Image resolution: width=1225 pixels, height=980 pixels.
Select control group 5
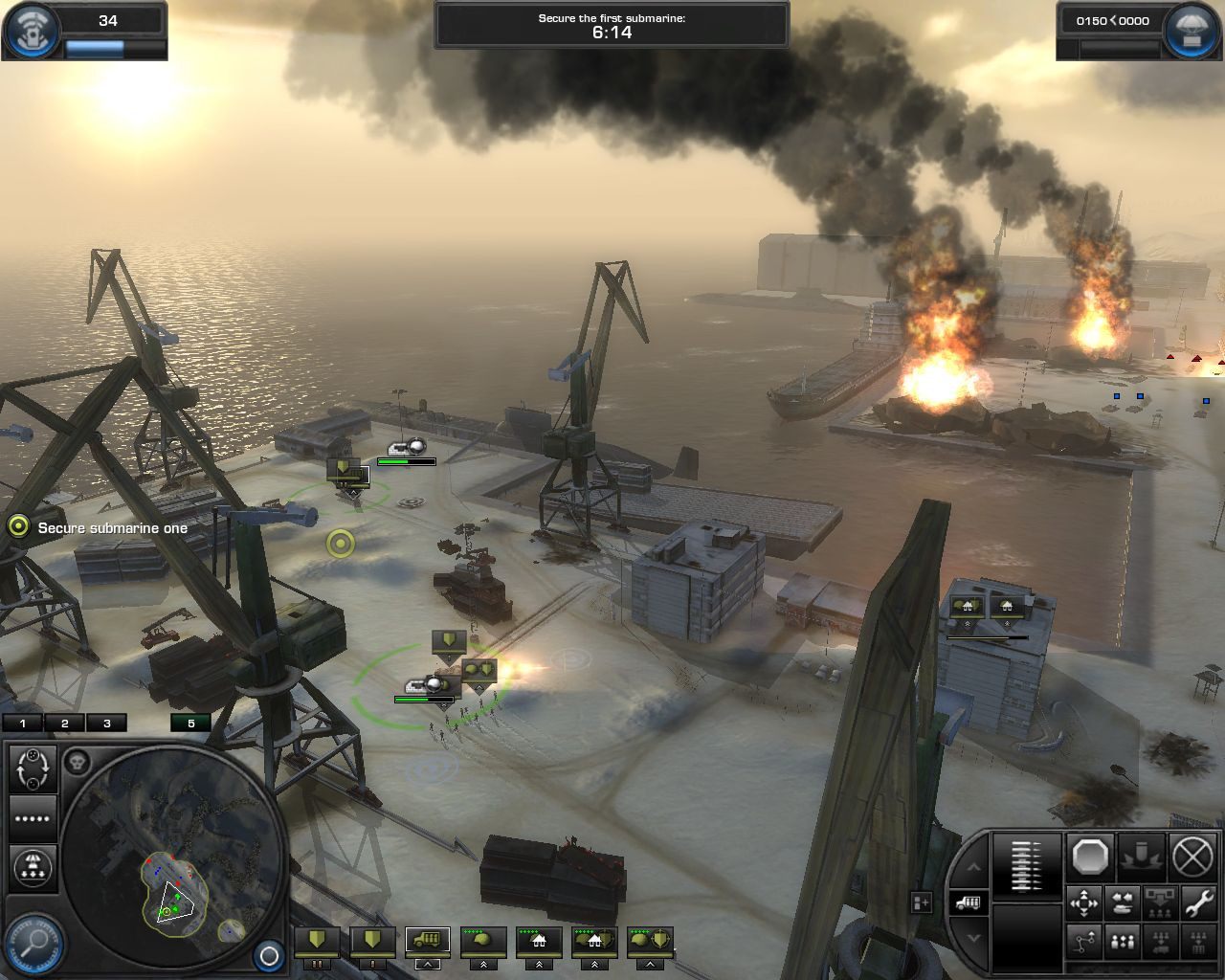[x=190, y=724]
